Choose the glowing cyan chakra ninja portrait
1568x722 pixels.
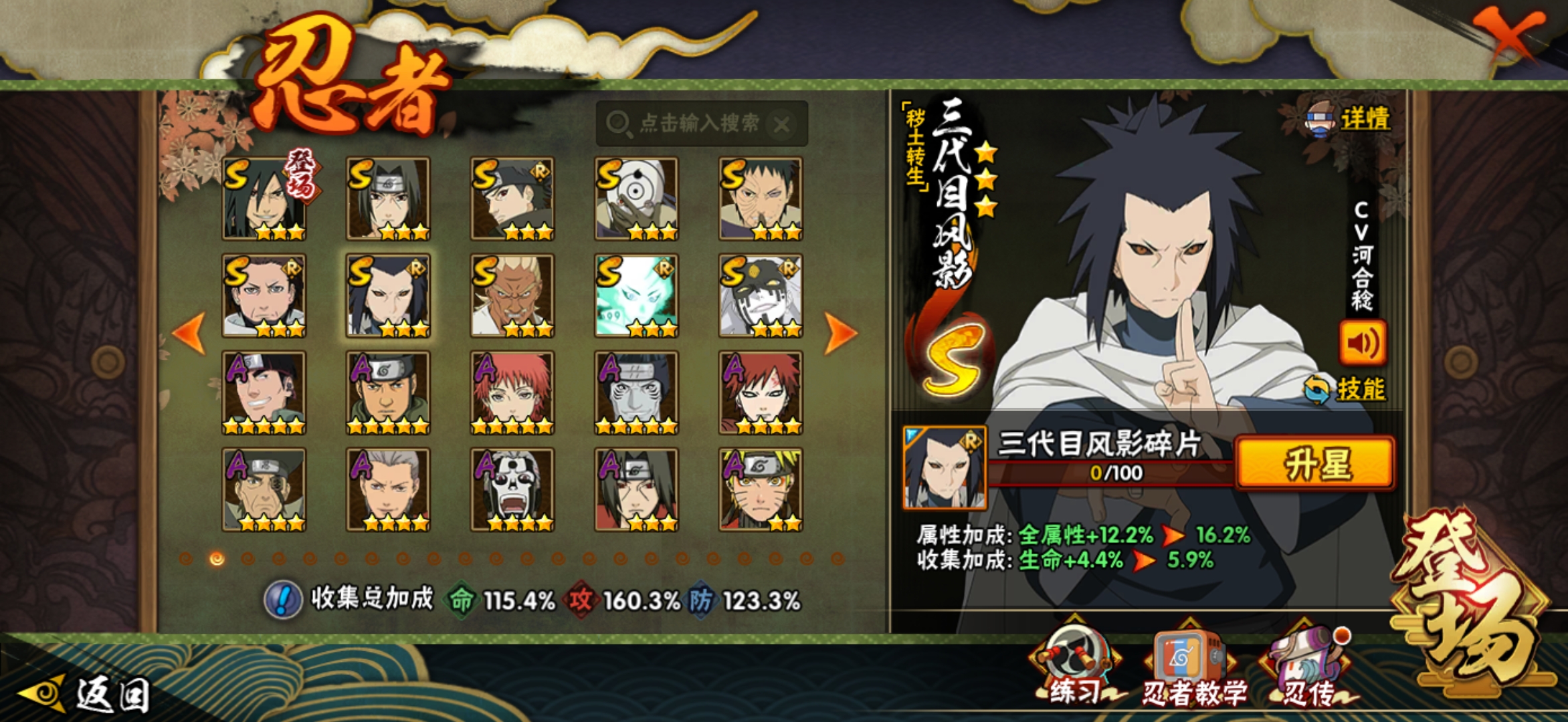coord(636,295)
